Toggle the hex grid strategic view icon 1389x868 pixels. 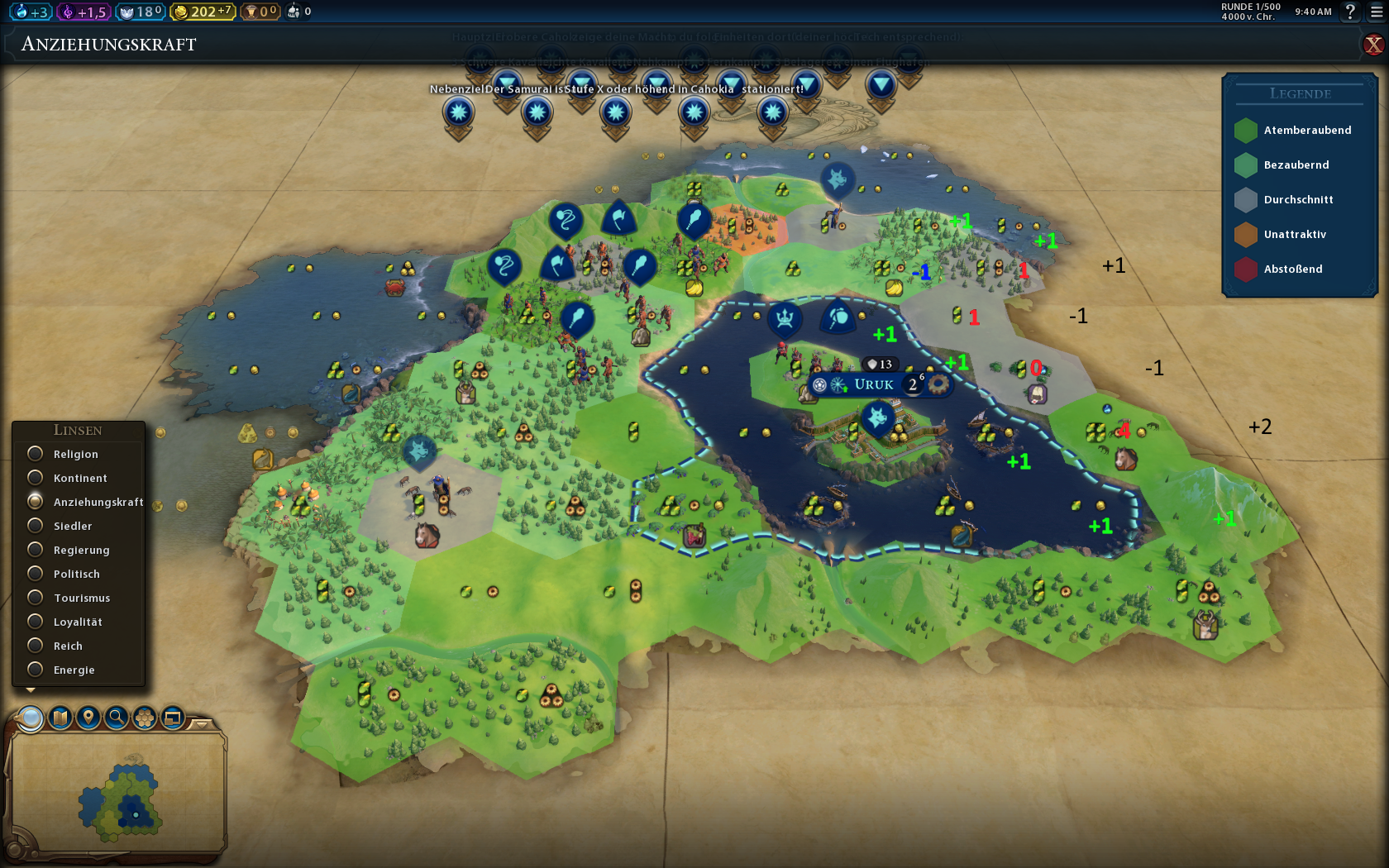[x=145, y=718]
